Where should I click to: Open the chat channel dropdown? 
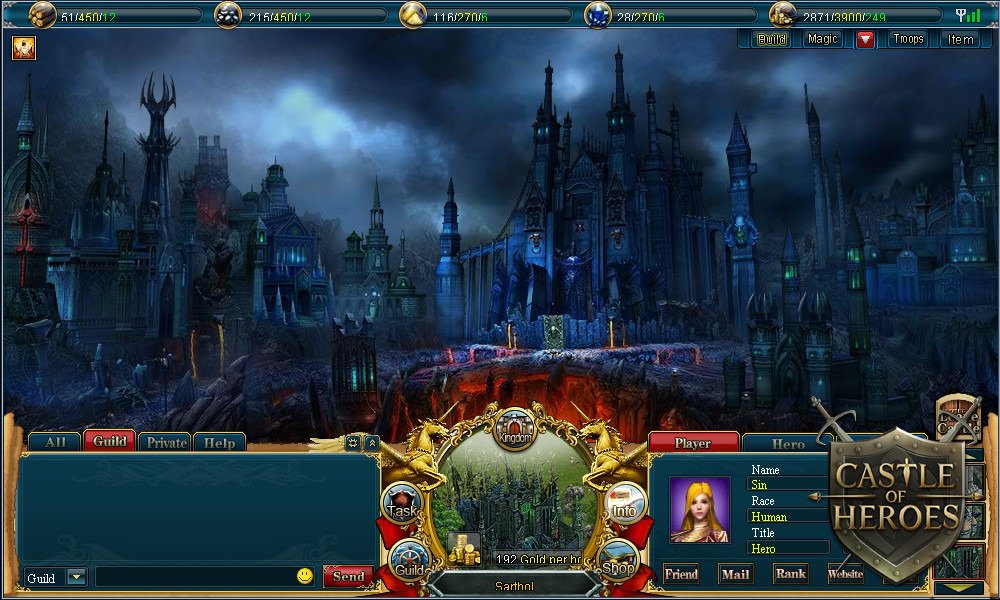click(77, 577)
